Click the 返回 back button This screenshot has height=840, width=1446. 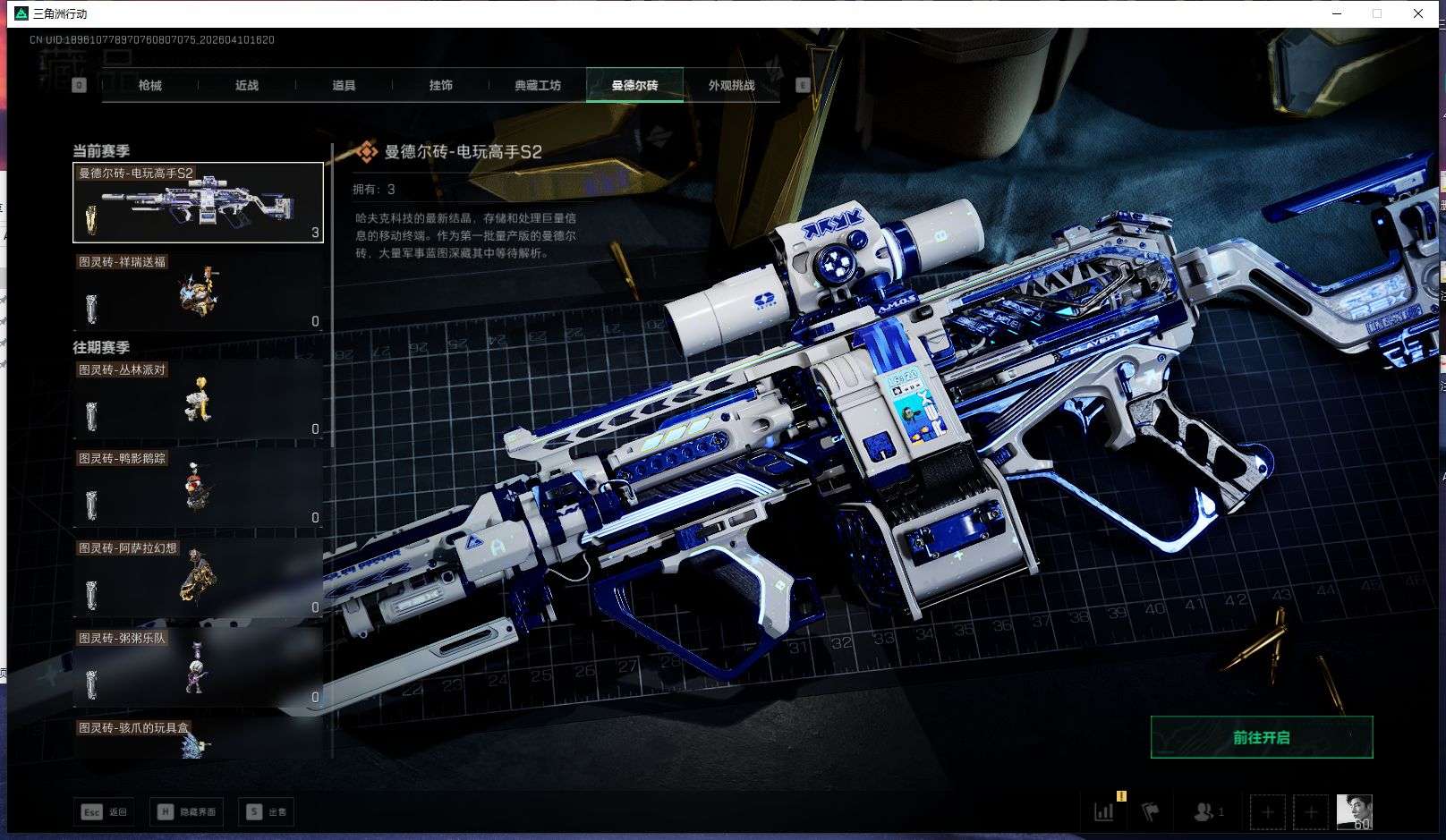pos(105,812)
